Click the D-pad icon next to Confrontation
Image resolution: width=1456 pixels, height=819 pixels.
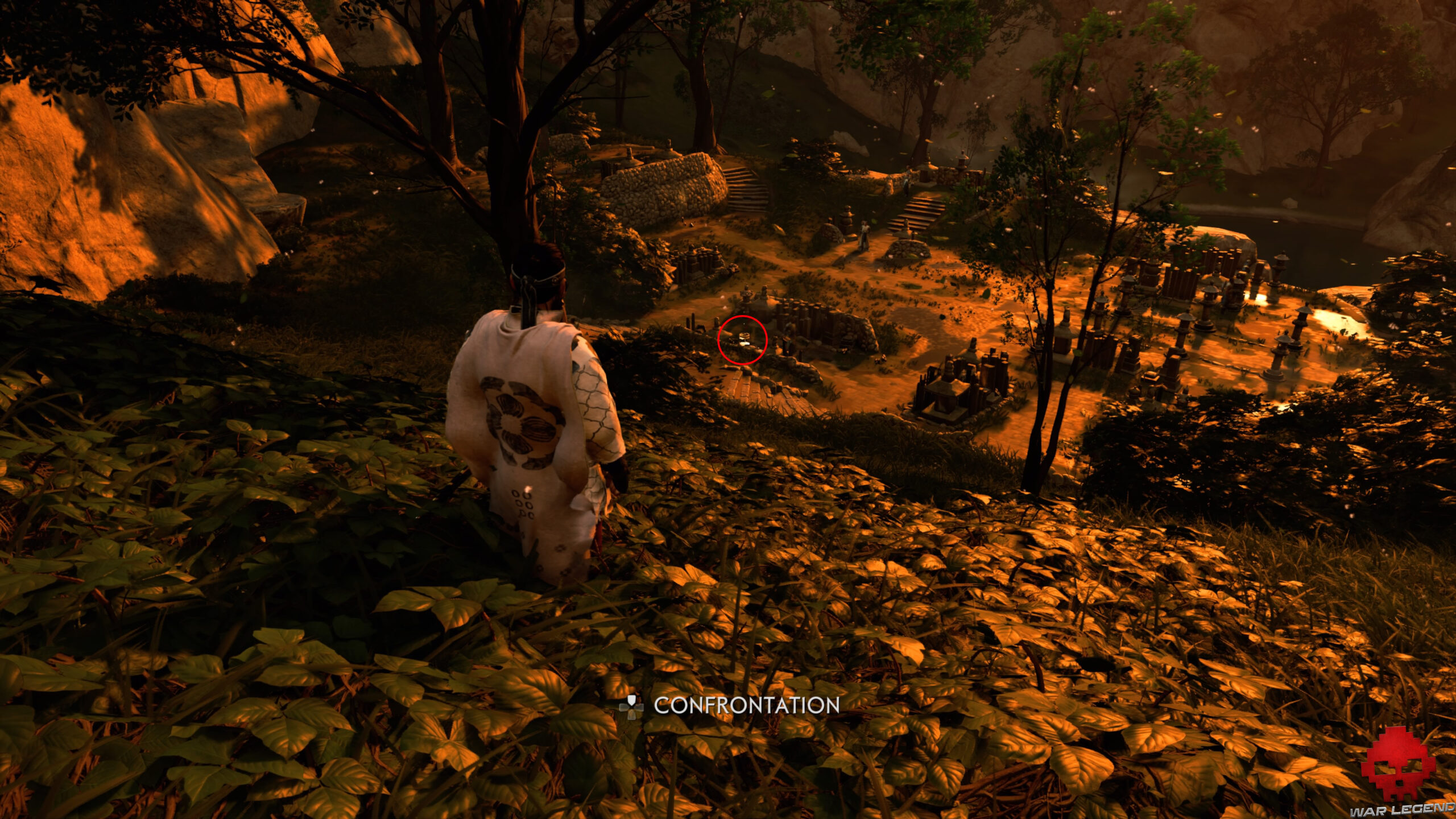coord(631,707)
